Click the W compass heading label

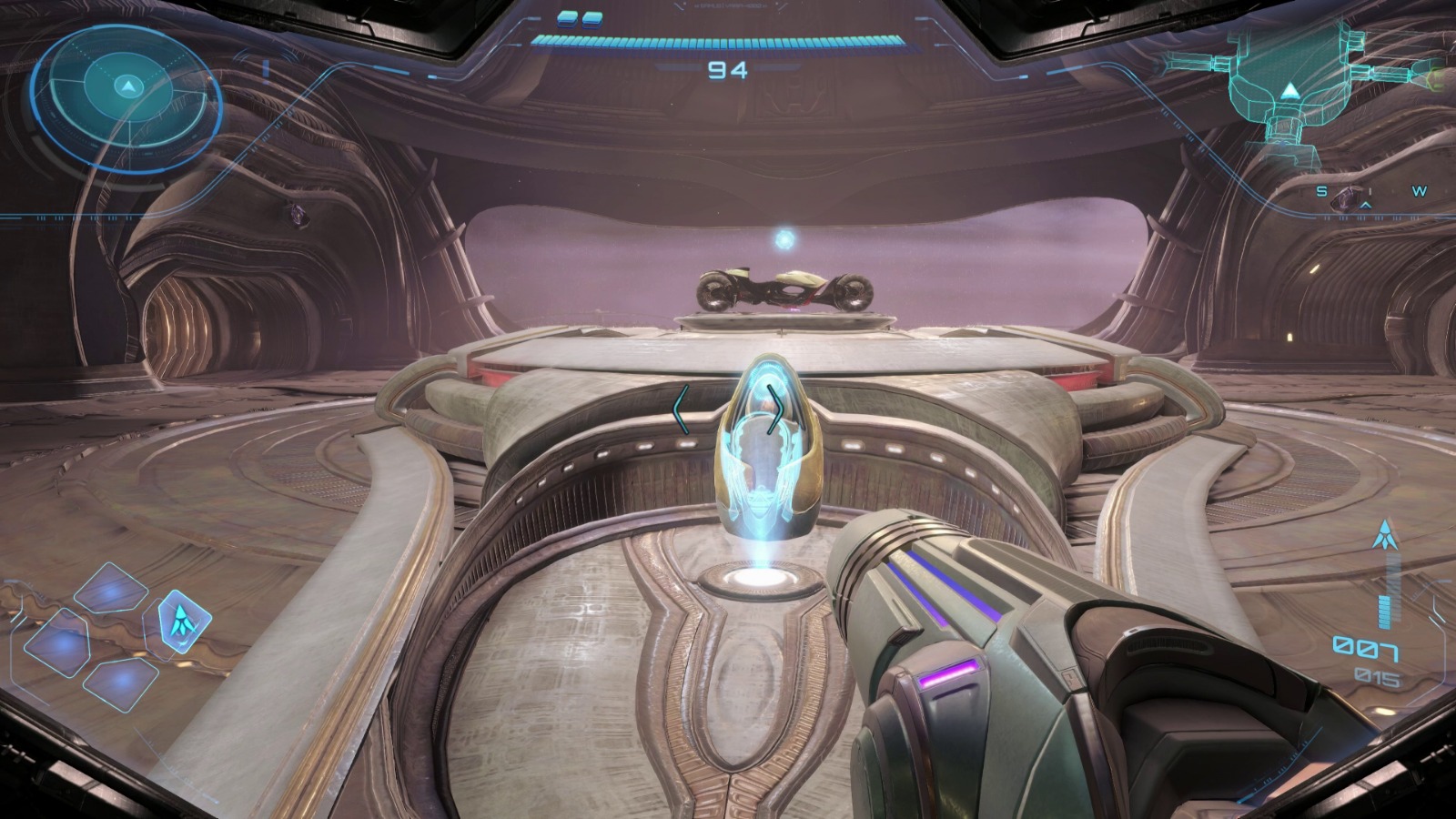tap(1420, 191)
